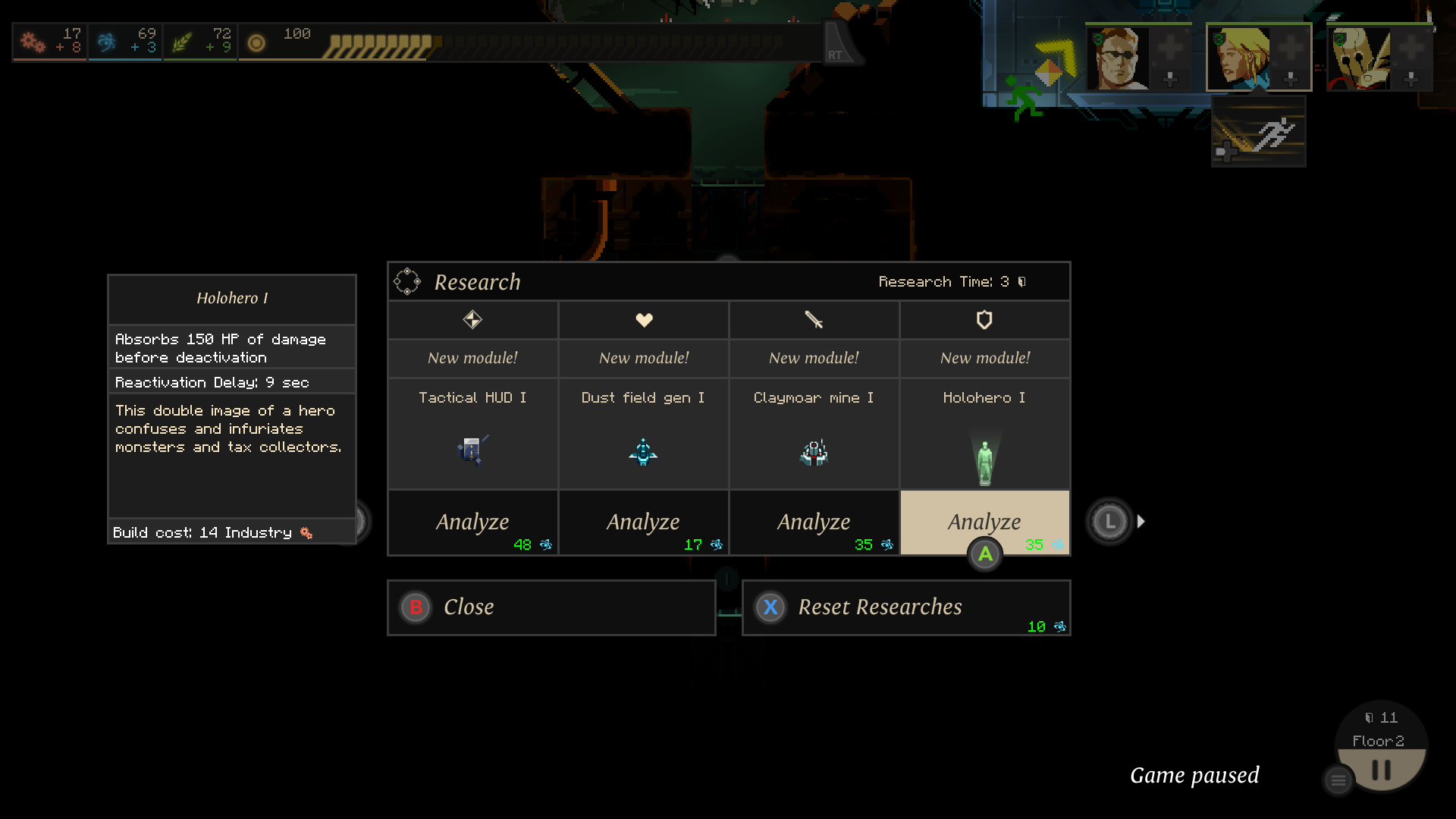Analyze the Holohero I research
Image resolution: width=1456 pixels, height=819 pixels.
[984, 522]
